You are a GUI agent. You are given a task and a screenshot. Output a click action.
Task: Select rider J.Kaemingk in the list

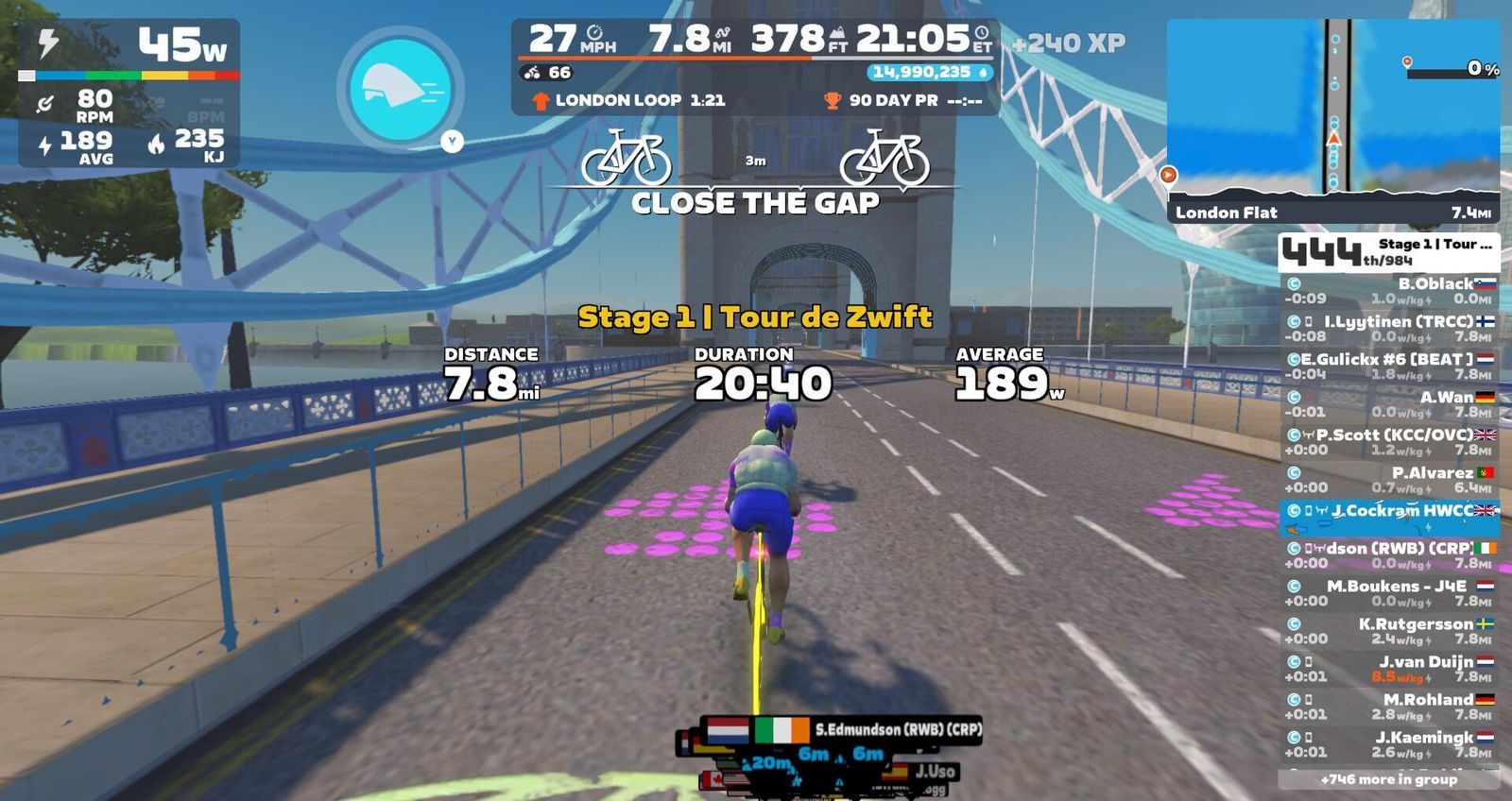(1389, 743)
